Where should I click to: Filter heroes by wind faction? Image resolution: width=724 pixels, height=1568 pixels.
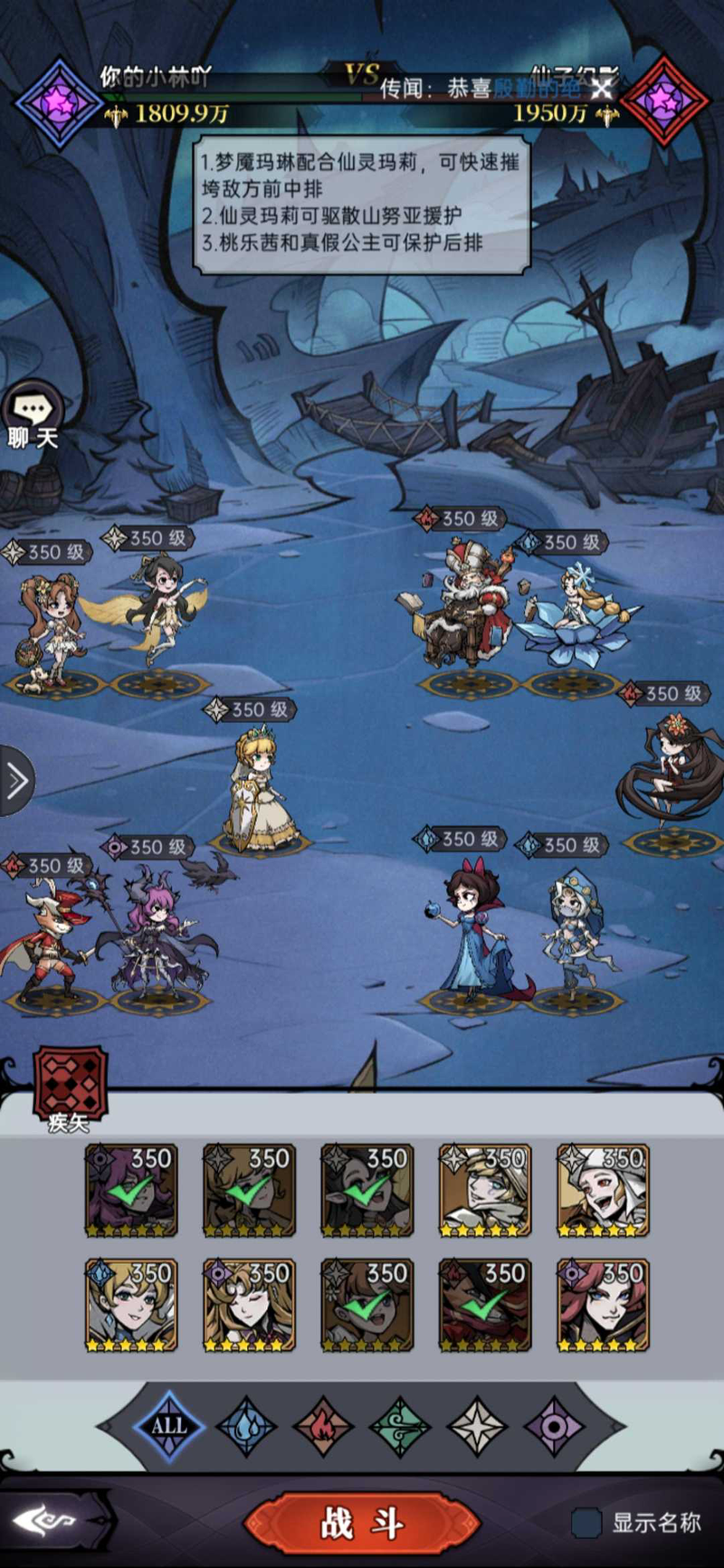400,1427
